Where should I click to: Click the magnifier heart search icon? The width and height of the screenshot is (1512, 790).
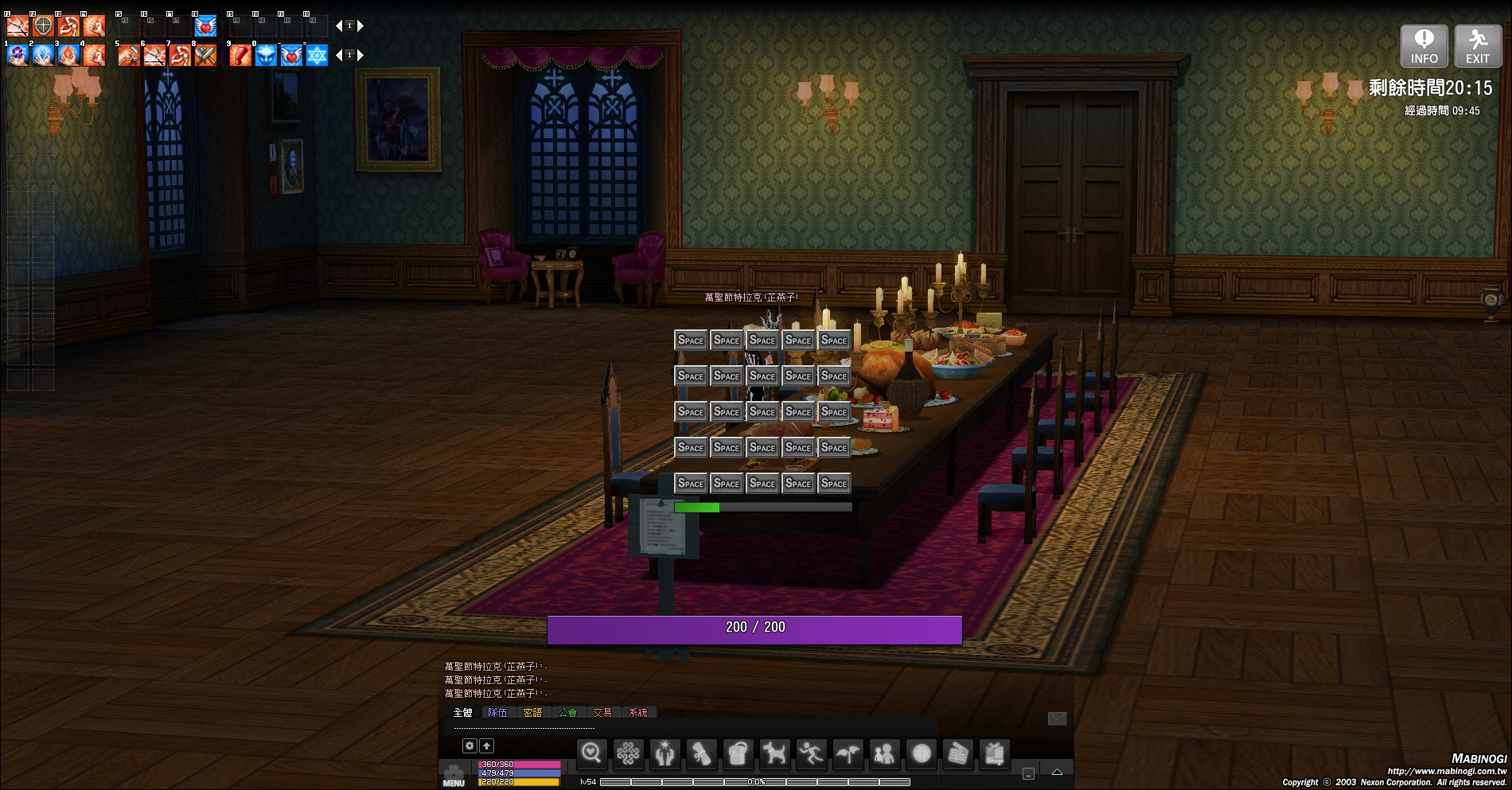pyautogui.click(x=591, y=753)
